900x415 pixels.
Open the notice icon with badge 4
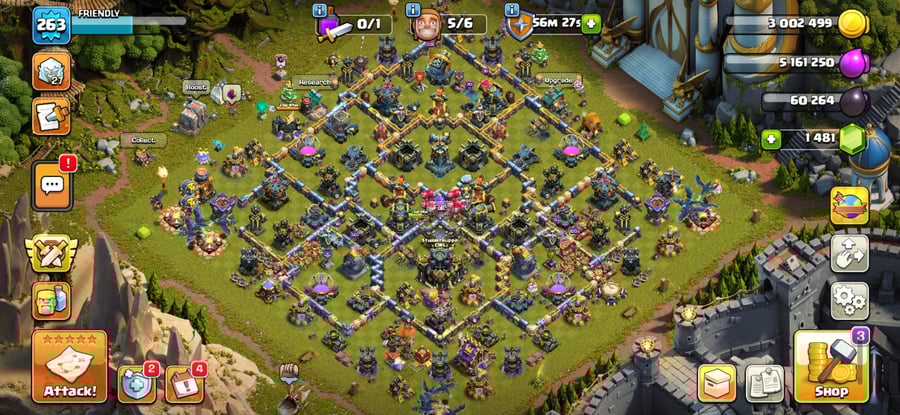click(184, 383)
